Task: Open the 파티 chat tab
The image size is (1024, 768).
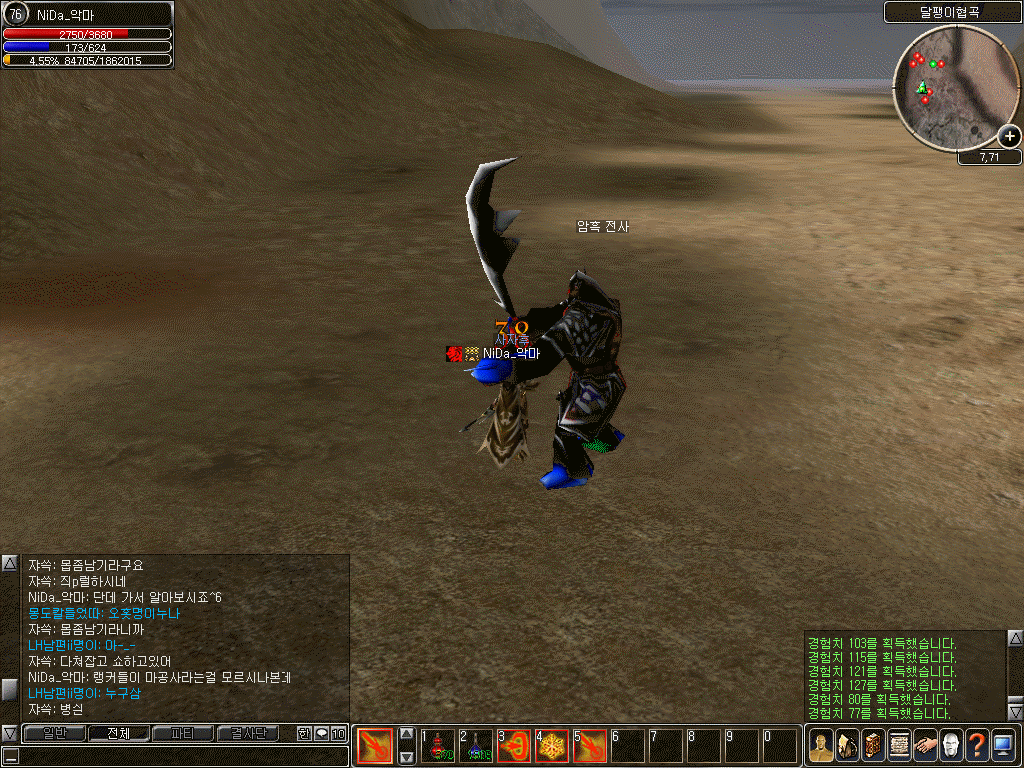Action: point(183,734)
